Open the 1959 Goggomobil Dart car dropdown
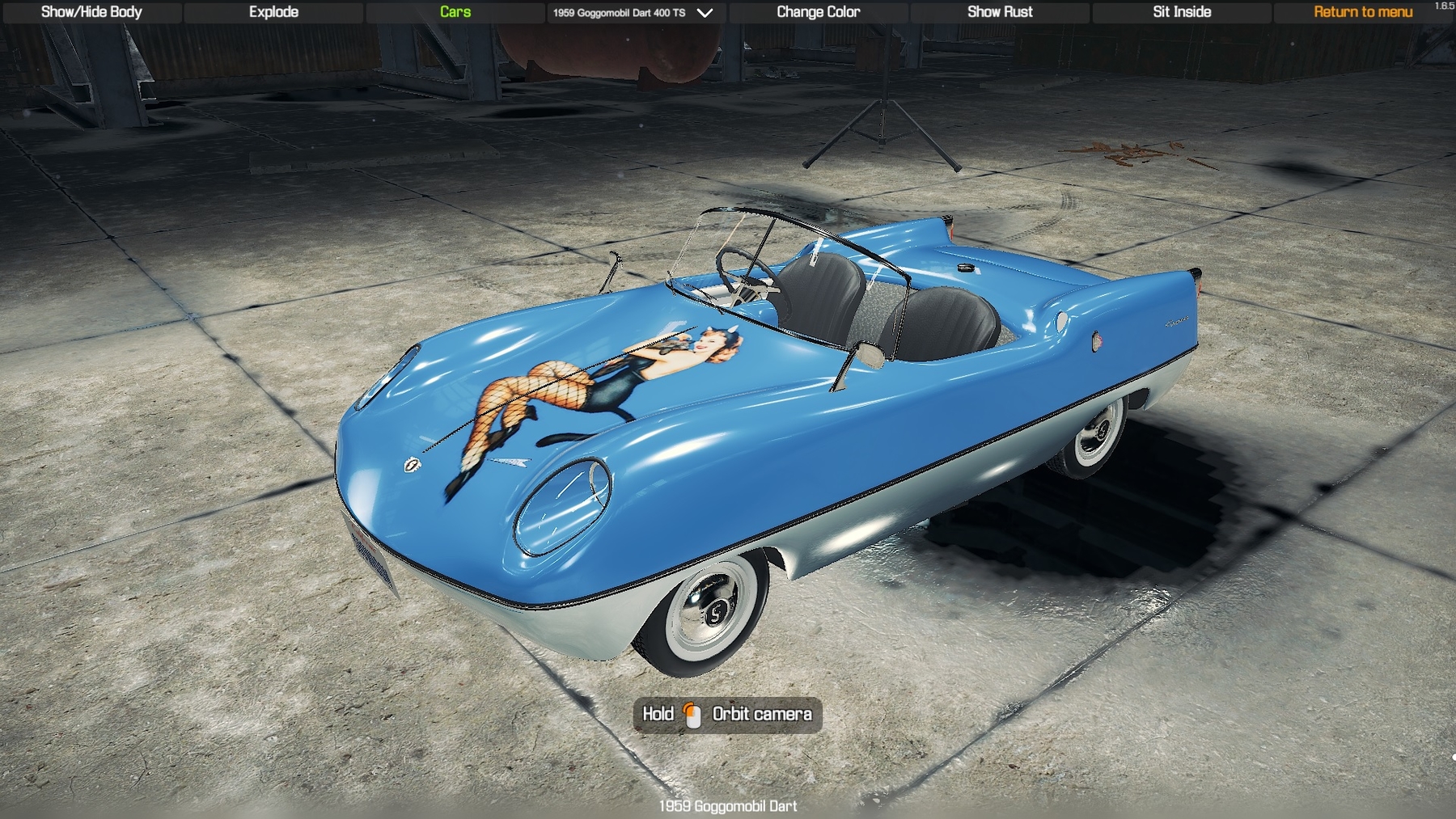The width and height of the screenshot is (1456, 819). (633, 13)
